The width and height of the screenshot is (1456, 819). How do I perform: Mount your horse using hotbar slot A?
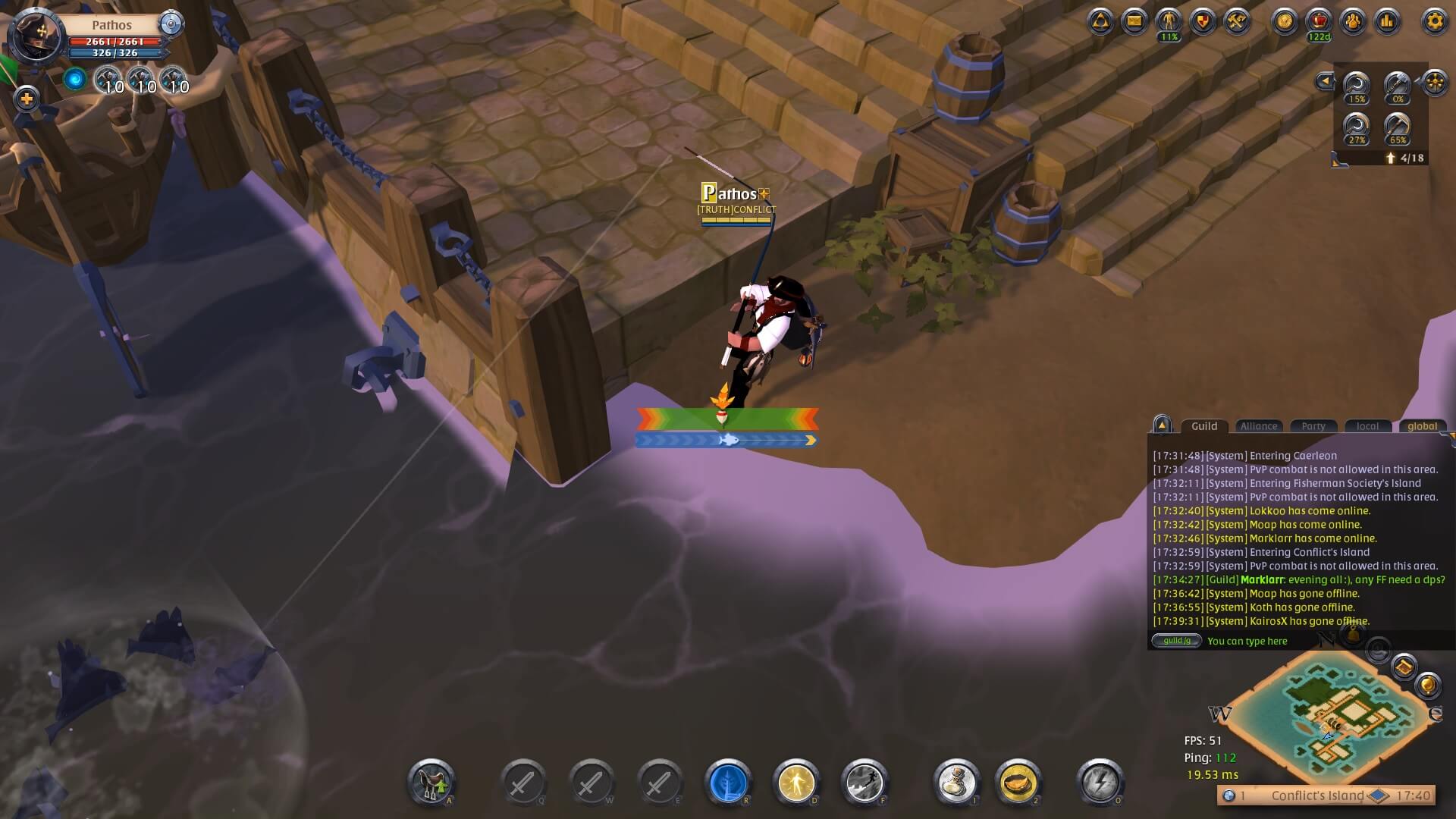[428, 782]
